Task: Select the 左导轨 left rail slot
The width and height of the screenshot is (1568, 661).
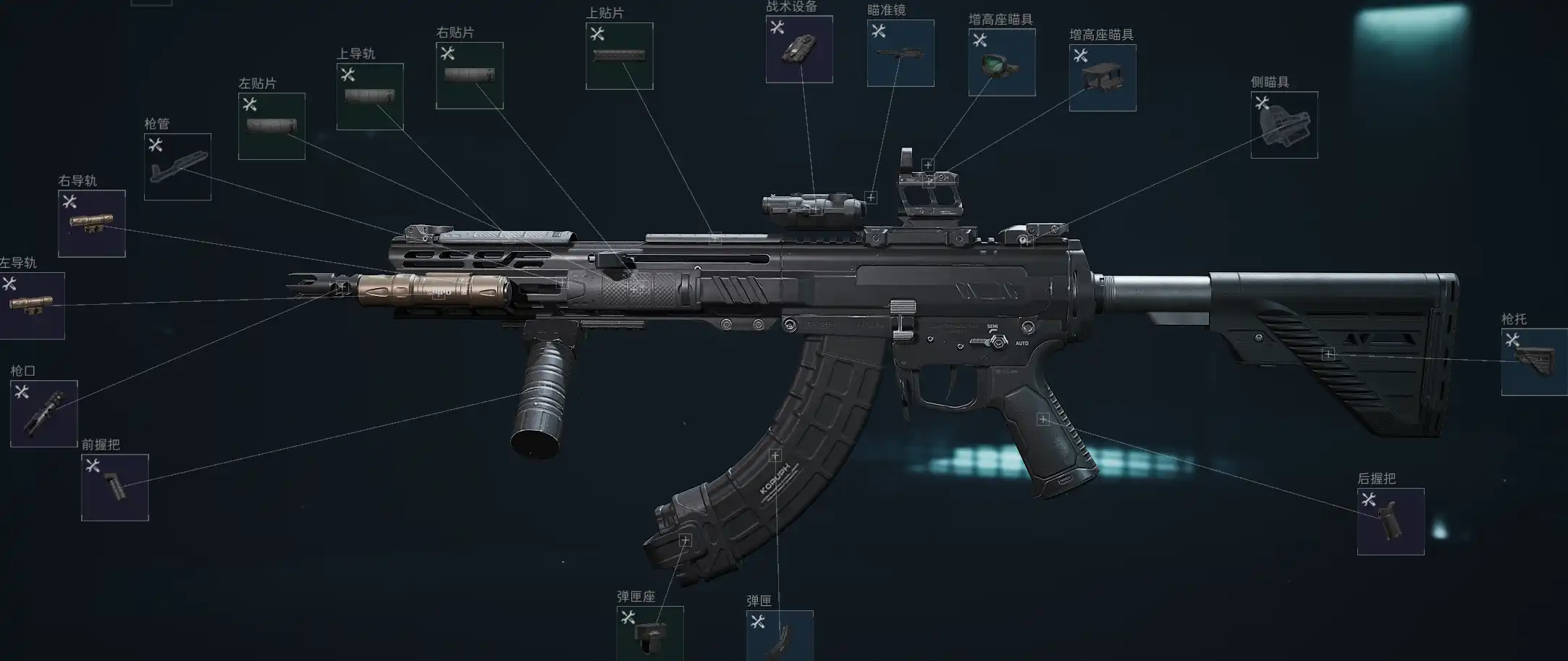Action: tap(32, 306)
